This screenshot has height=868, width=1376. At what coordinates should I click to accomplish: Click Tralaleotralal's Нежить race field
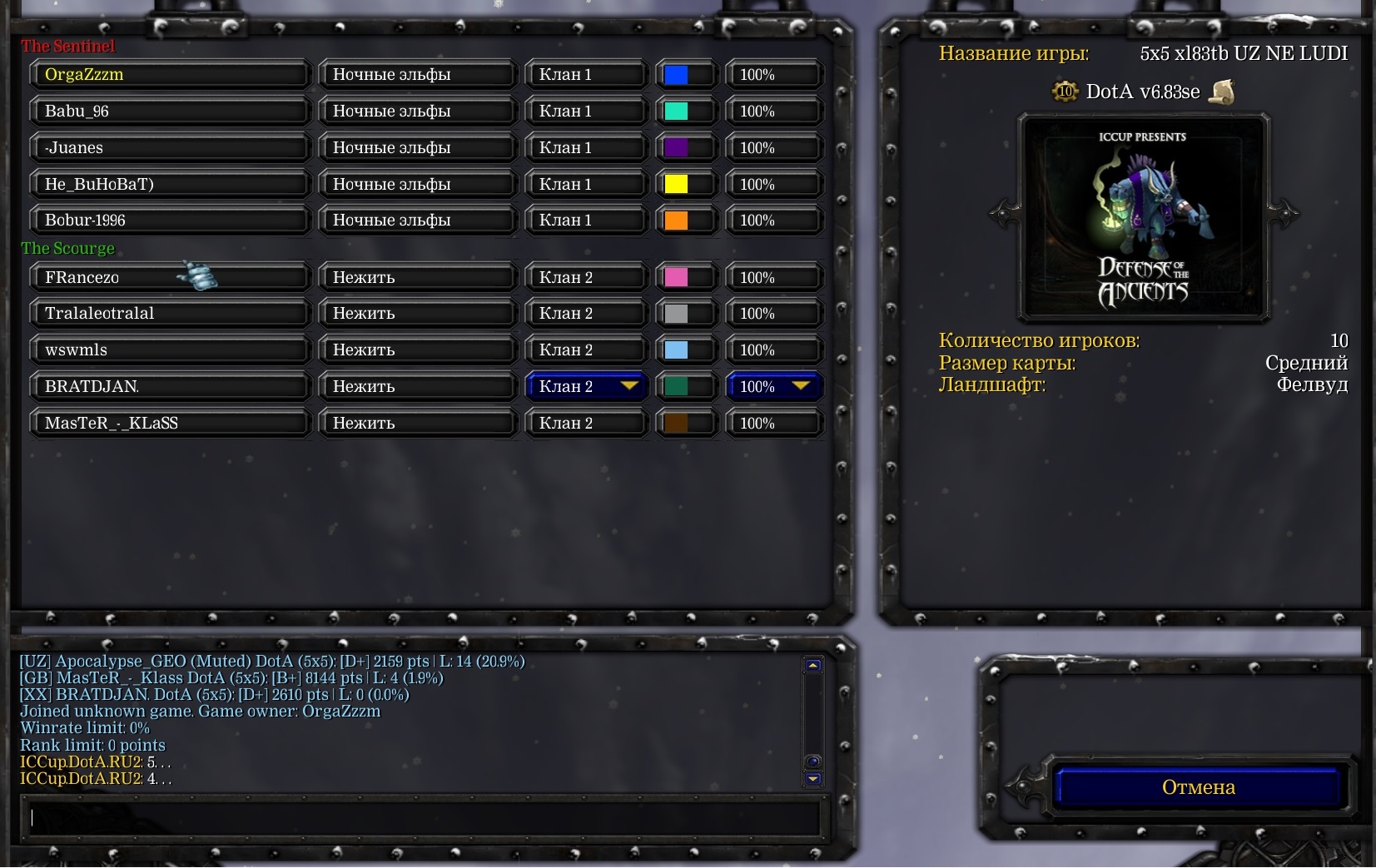(x=416, y=314)
